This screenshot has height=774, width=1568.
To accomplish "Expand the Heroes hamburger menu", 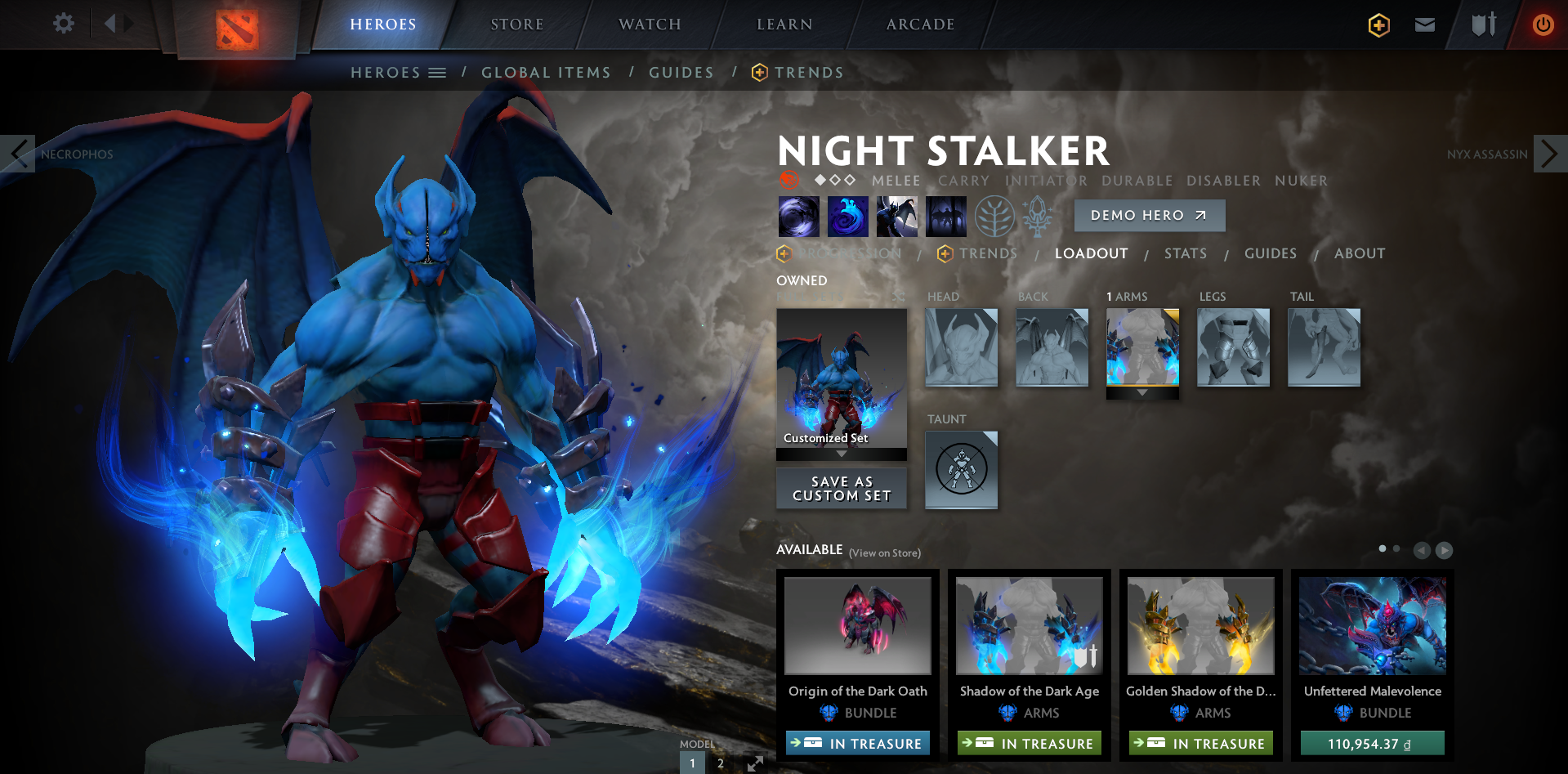I will pyautogui.click(x=438, y=72).
